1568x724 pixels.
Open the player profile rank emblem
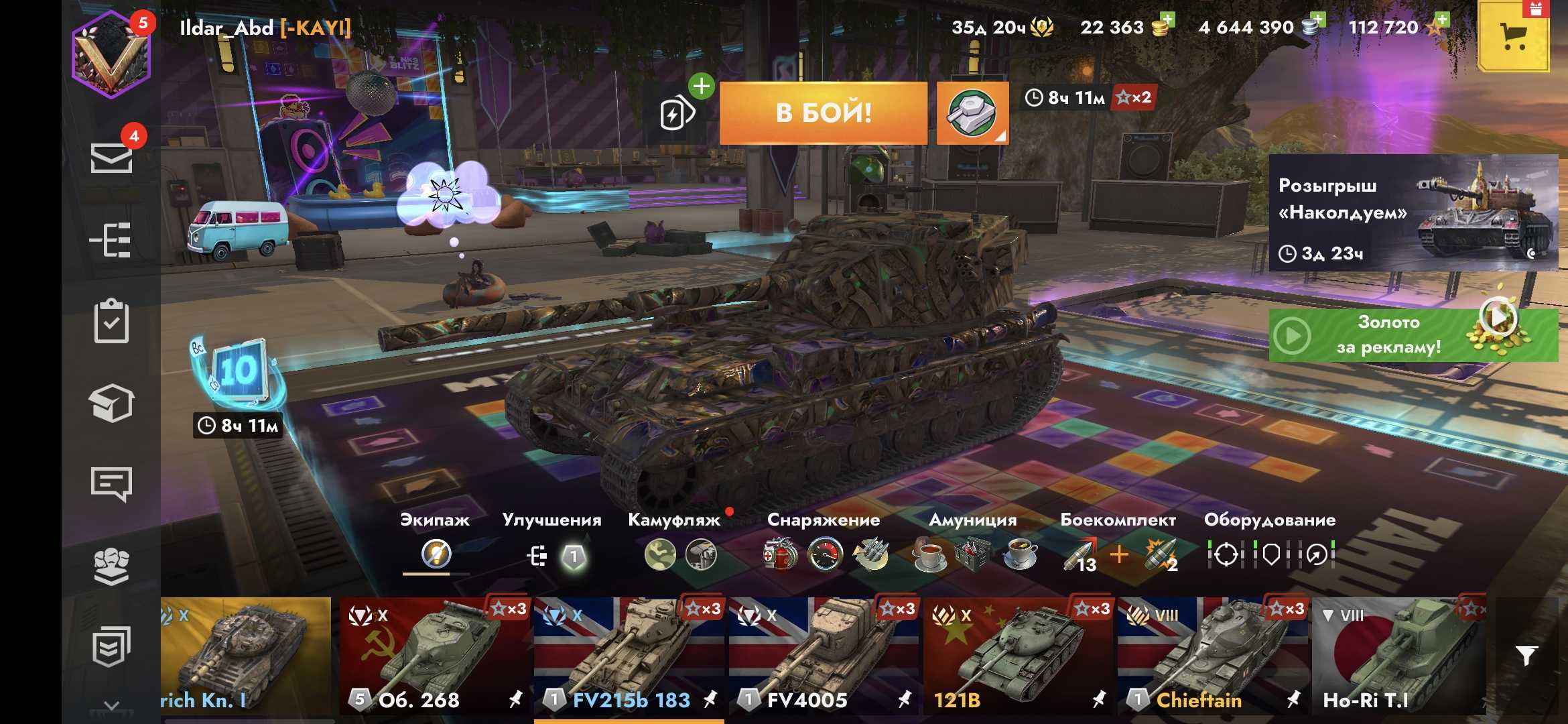(x=111, y=55)
